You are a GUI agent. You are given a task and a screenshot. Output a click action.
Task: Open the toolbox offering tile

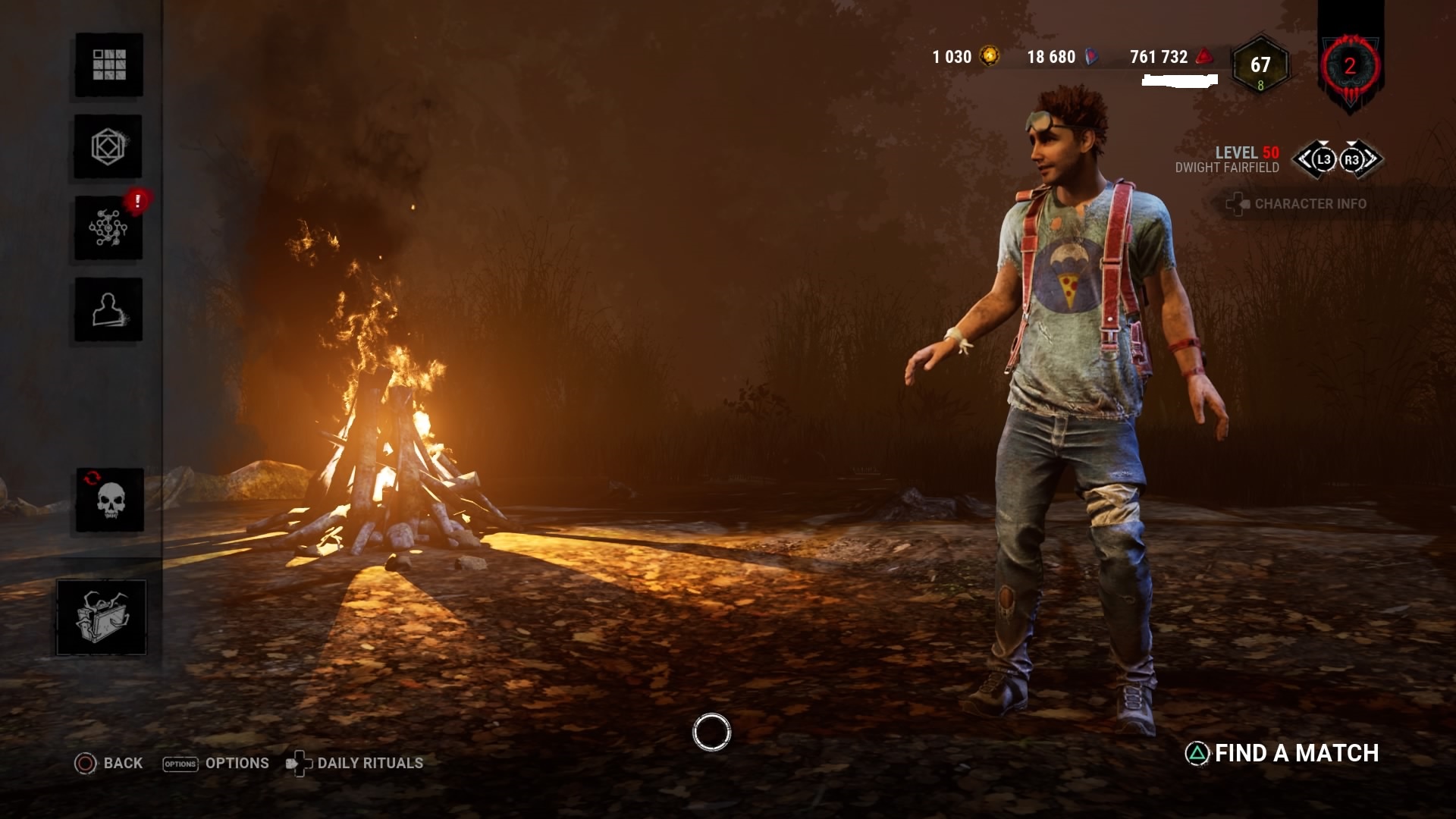[102, 617]
